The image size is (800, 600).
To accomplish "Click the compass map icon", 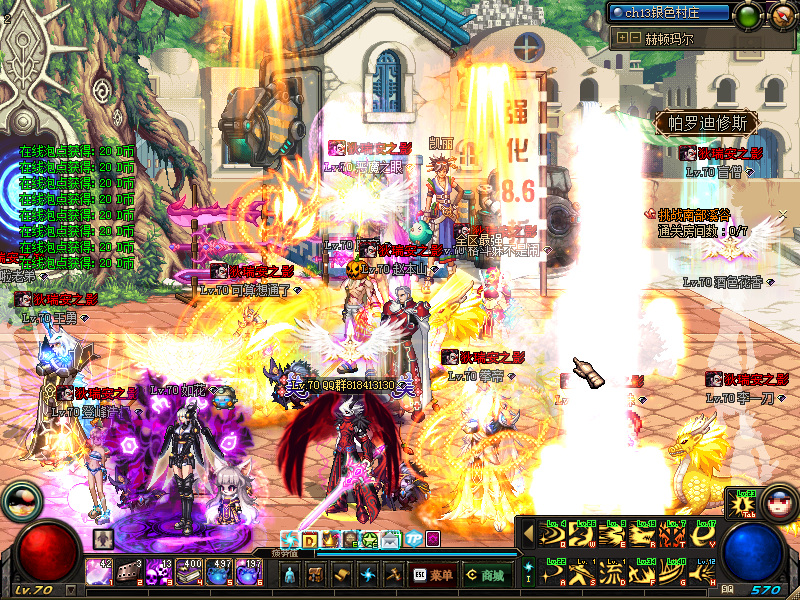I will [x=783, y=14].
